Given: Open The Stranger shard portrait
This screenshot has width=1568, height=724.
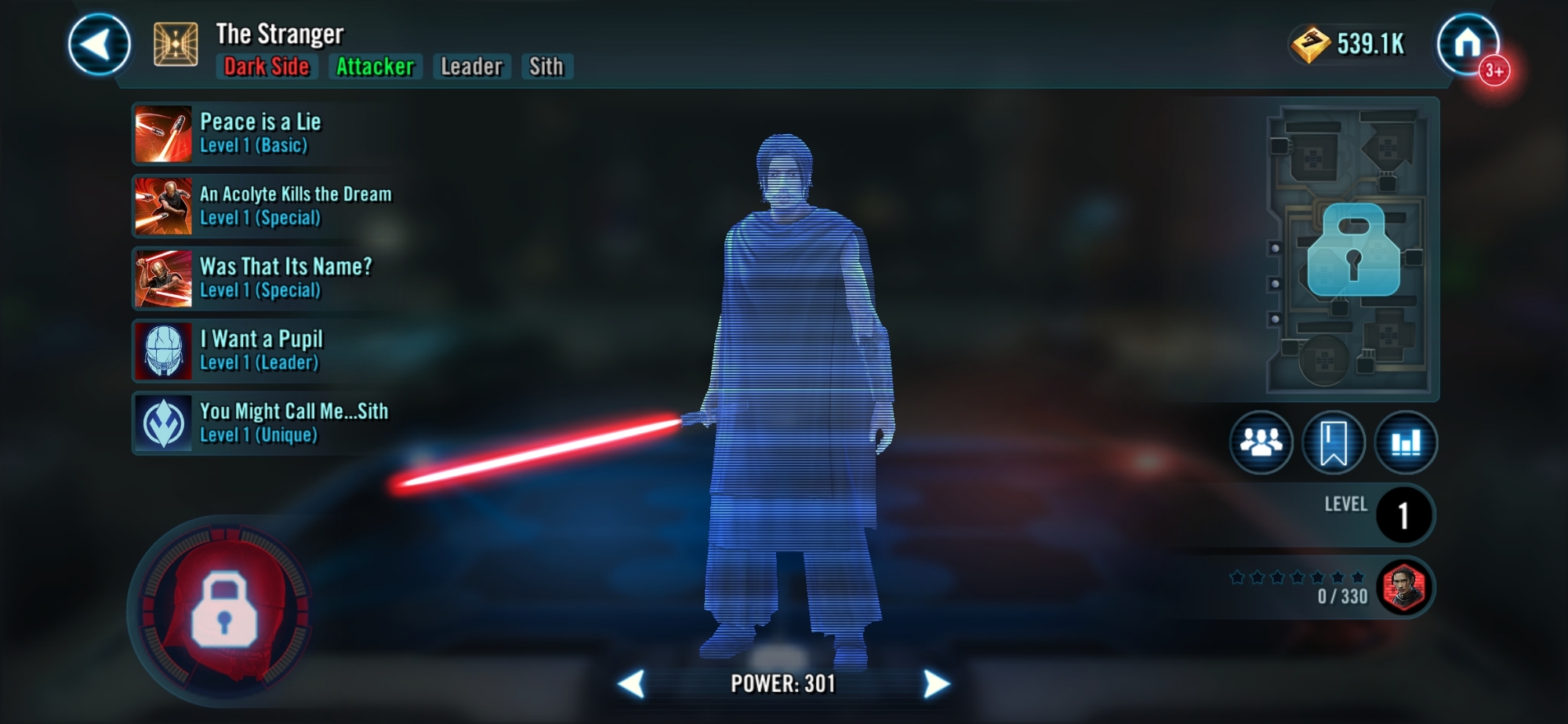Looking at the screenshot, I should tap(1405, 588).
